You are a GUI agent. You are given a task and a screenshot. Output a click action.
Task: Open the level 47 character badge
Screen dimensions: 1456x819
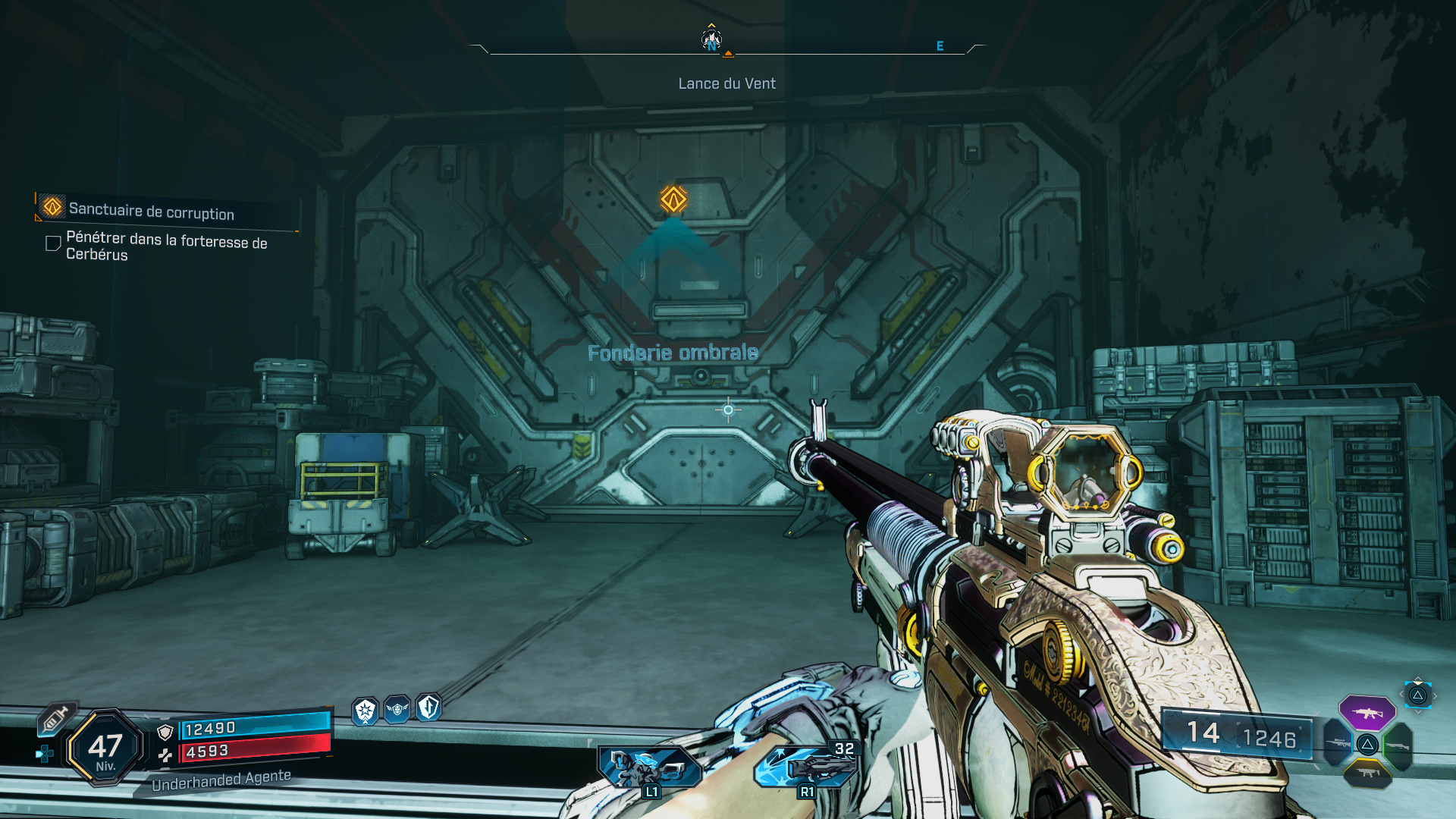point(105,748)
